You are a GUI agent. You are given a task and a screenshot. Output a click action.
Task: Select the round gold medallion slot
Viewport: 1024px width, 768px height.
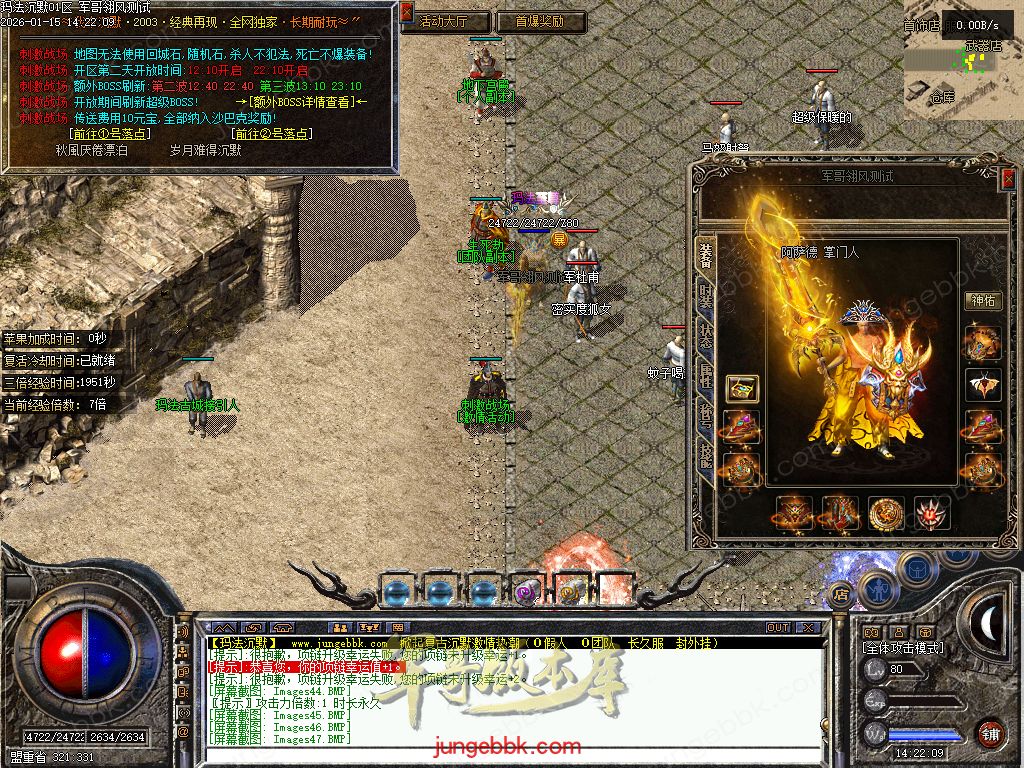[x=886, y=513]
